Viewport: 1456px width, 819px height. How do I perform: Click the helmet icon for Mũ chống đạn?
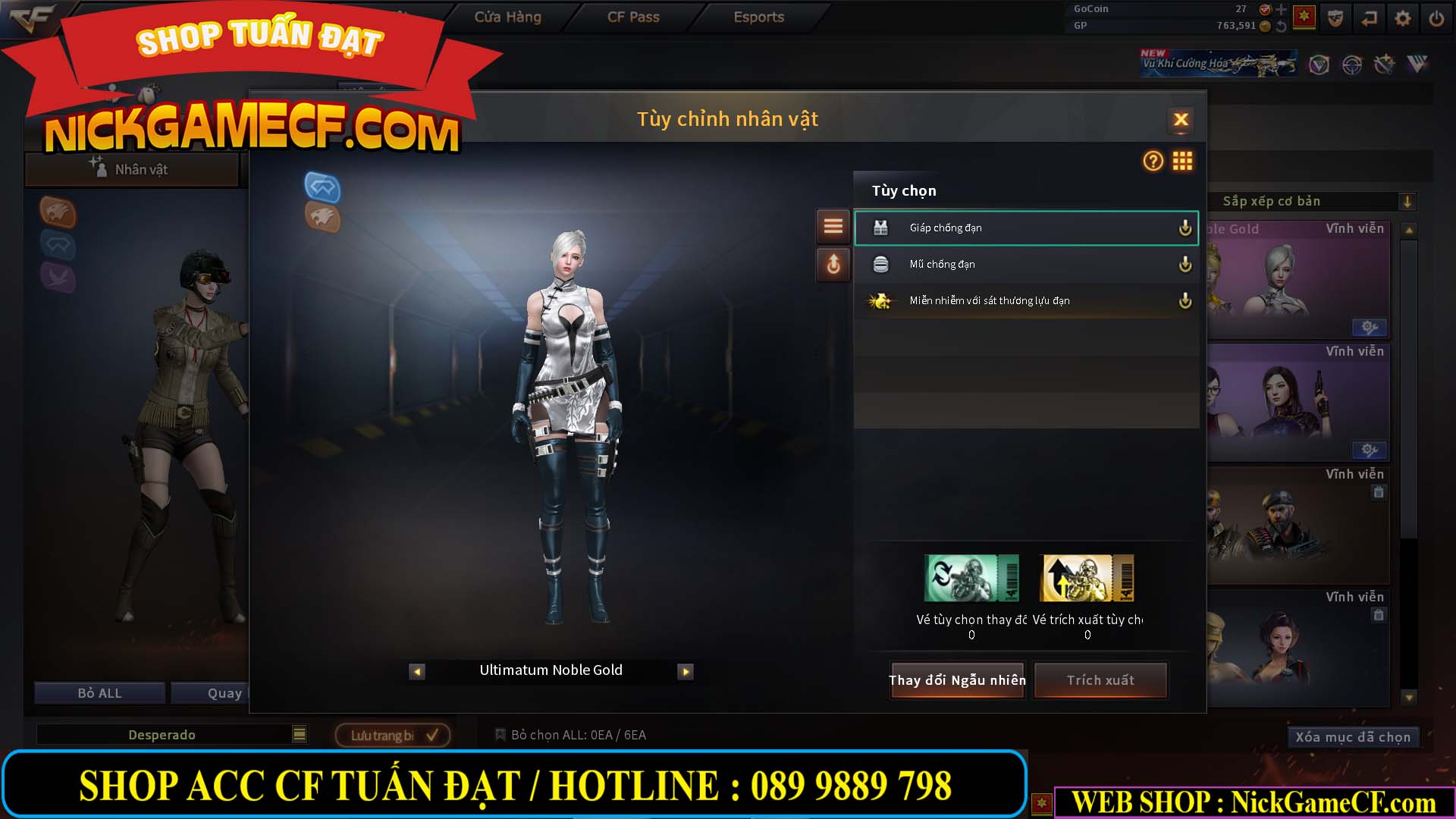pyautogui.click(x=882, y=264)
